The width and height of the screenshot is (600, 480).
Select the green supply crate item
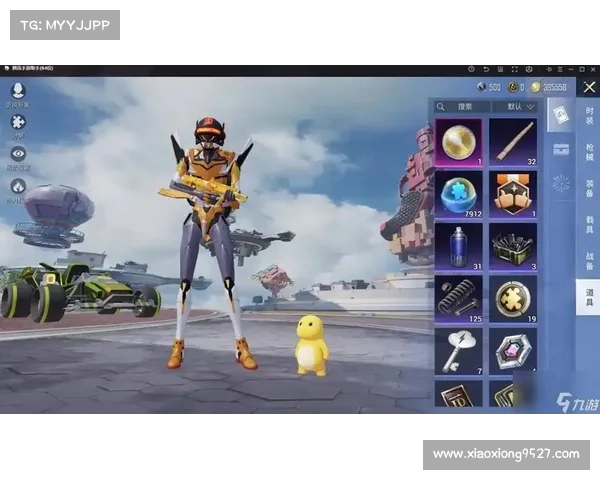[513, 246]
